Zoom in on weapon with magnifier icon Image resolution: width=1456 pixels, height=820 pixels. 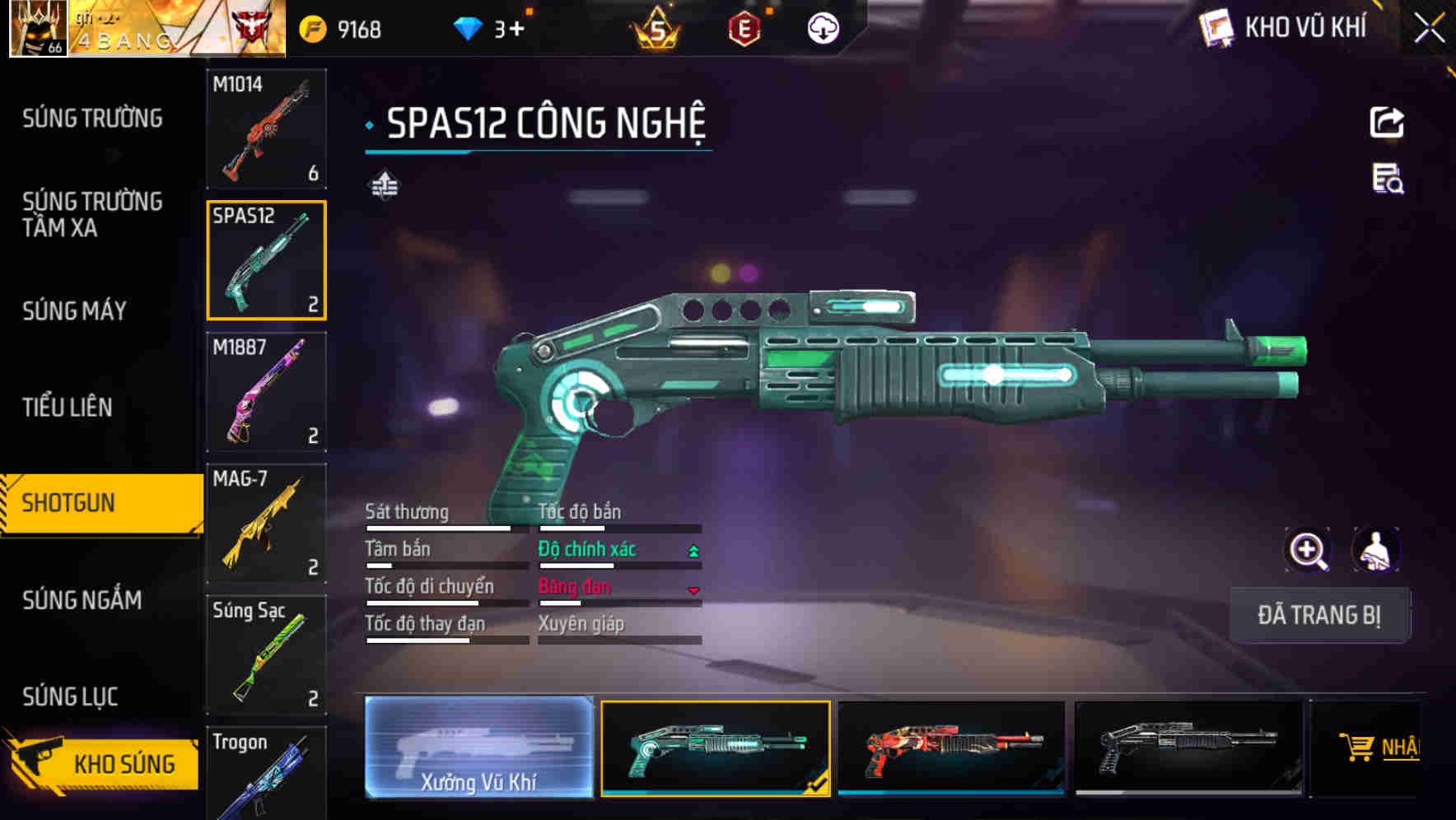click(x=1308, y=550)
